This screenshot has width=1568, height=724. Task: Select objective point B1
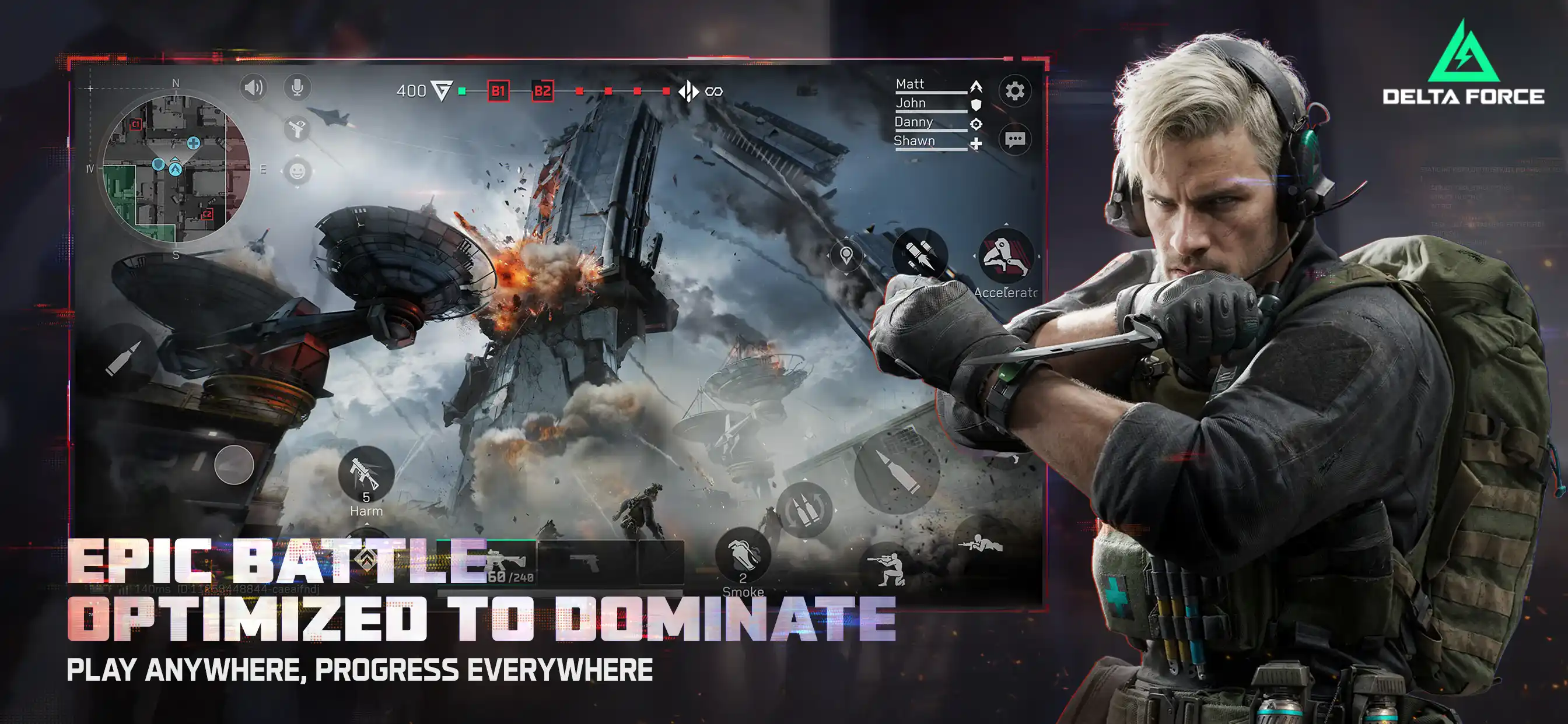[x=498, y=90]
